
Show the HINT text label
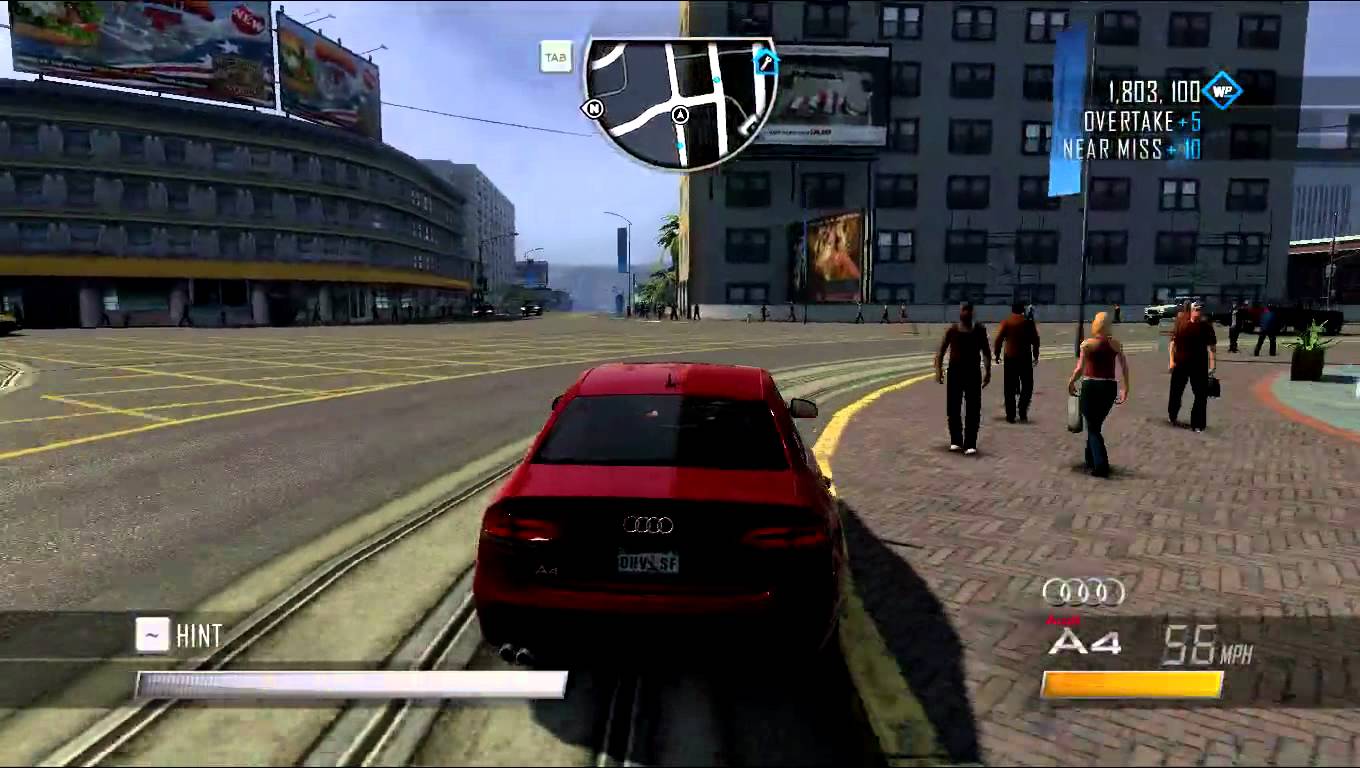coord(198,636)
